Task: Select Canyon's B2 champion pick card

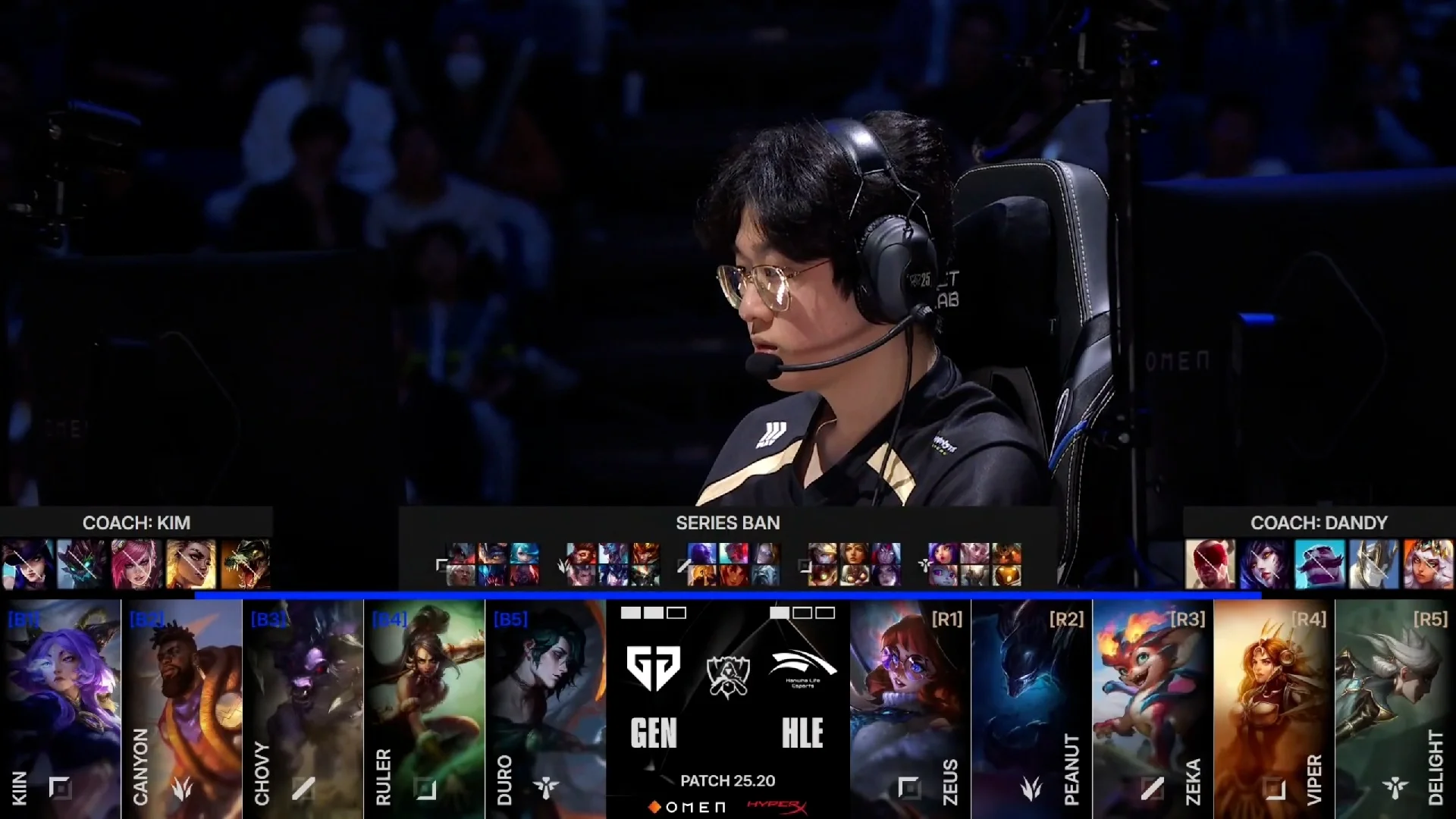Action: 182,709
